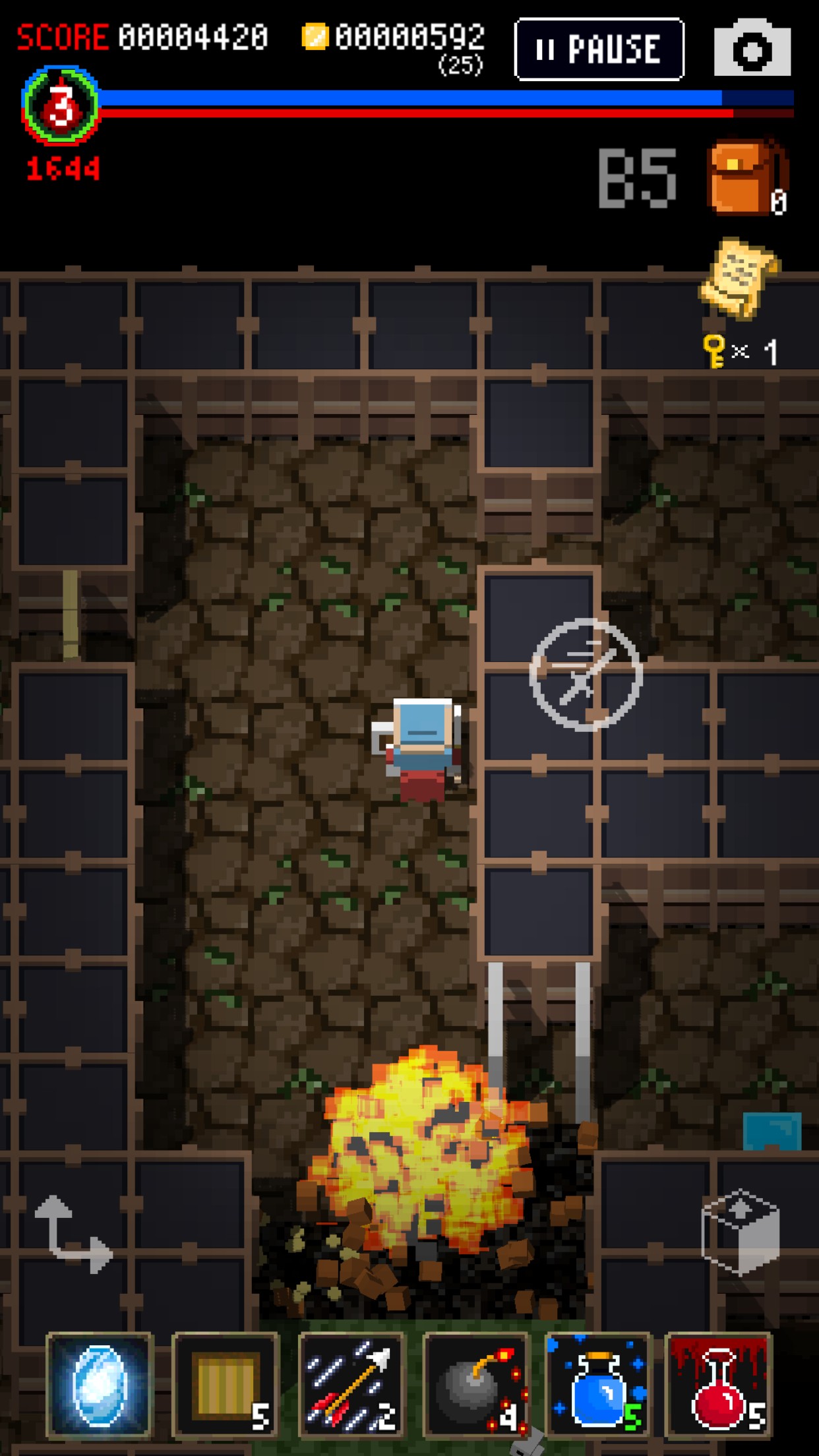Screen dimensions: 819x1456
Task: Tap the two-way arrow direction control
Action: point(73,1234)
